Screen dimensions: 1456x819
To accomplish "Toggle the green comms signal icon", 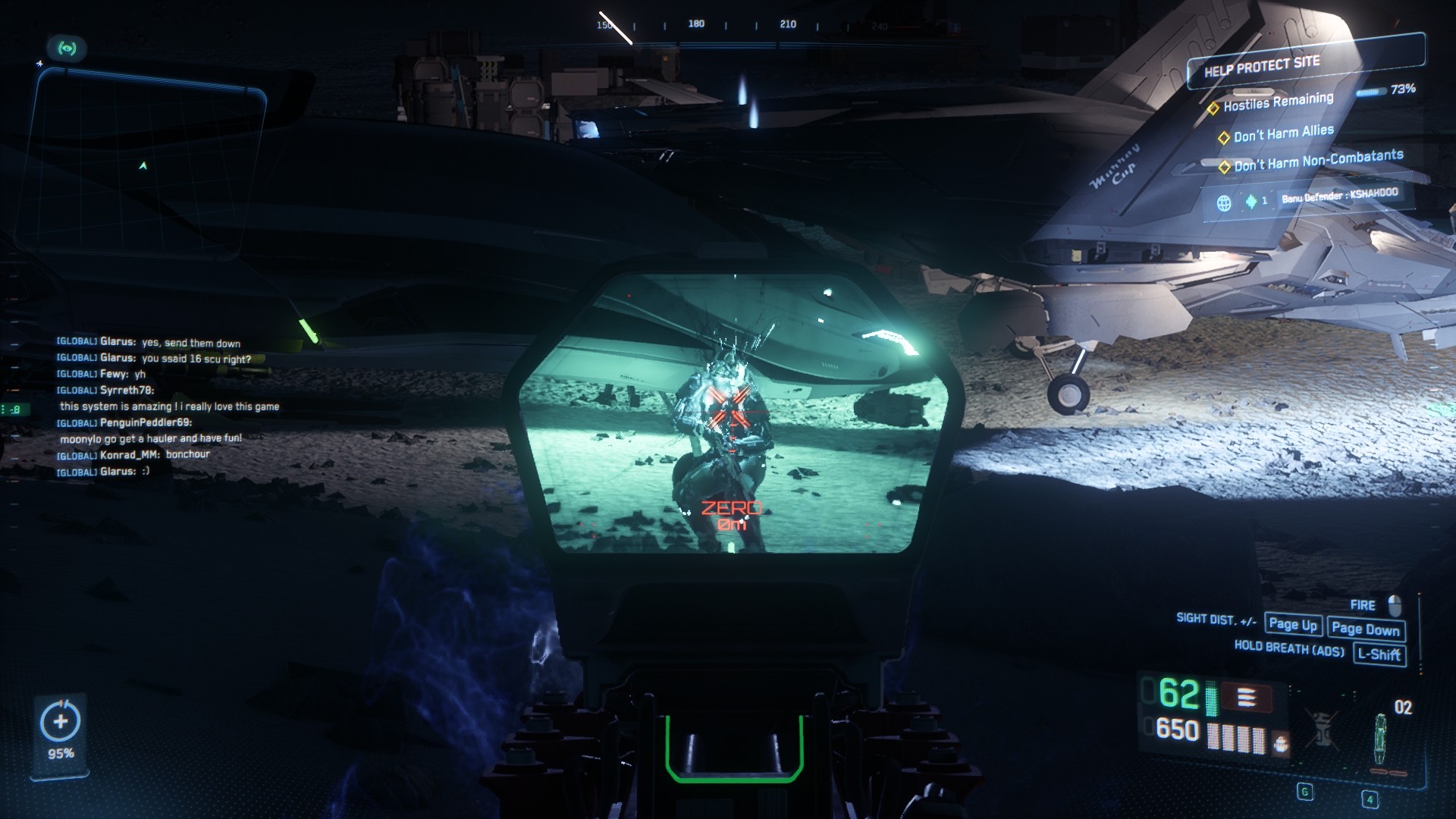I will (x=67, y=49).
